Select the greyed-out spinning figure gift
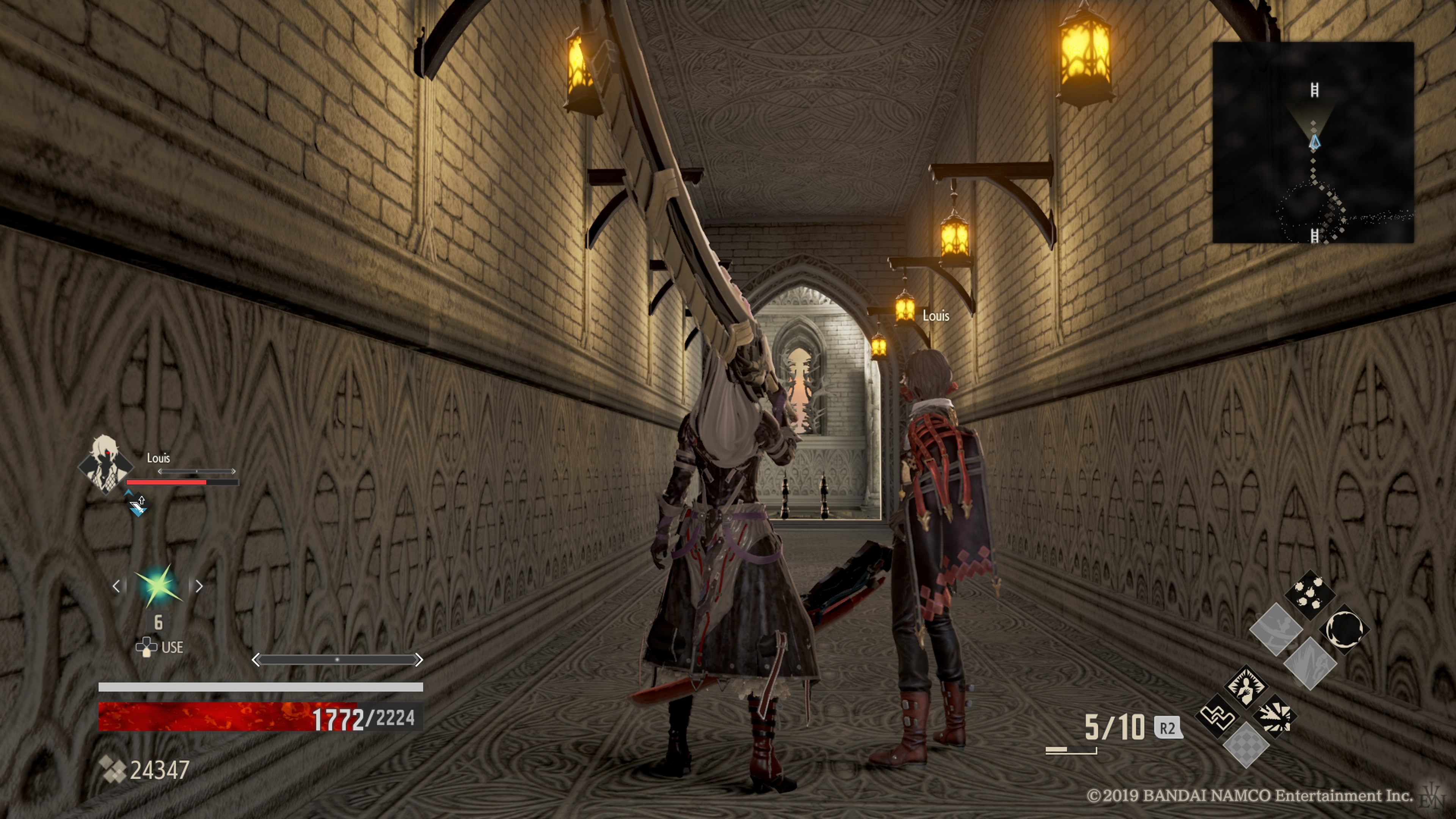1456x819 pixels. point(1276,629)
